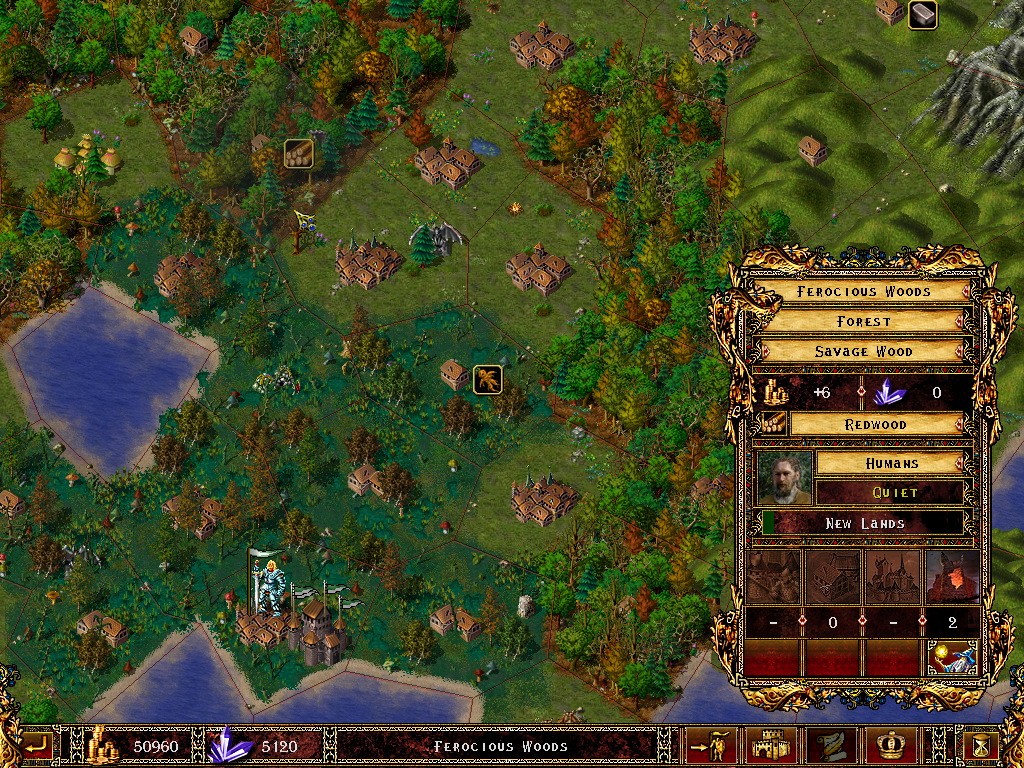Click the New Lands exploration bar
Screen dimensions: 1024x768
coord(864,523)
